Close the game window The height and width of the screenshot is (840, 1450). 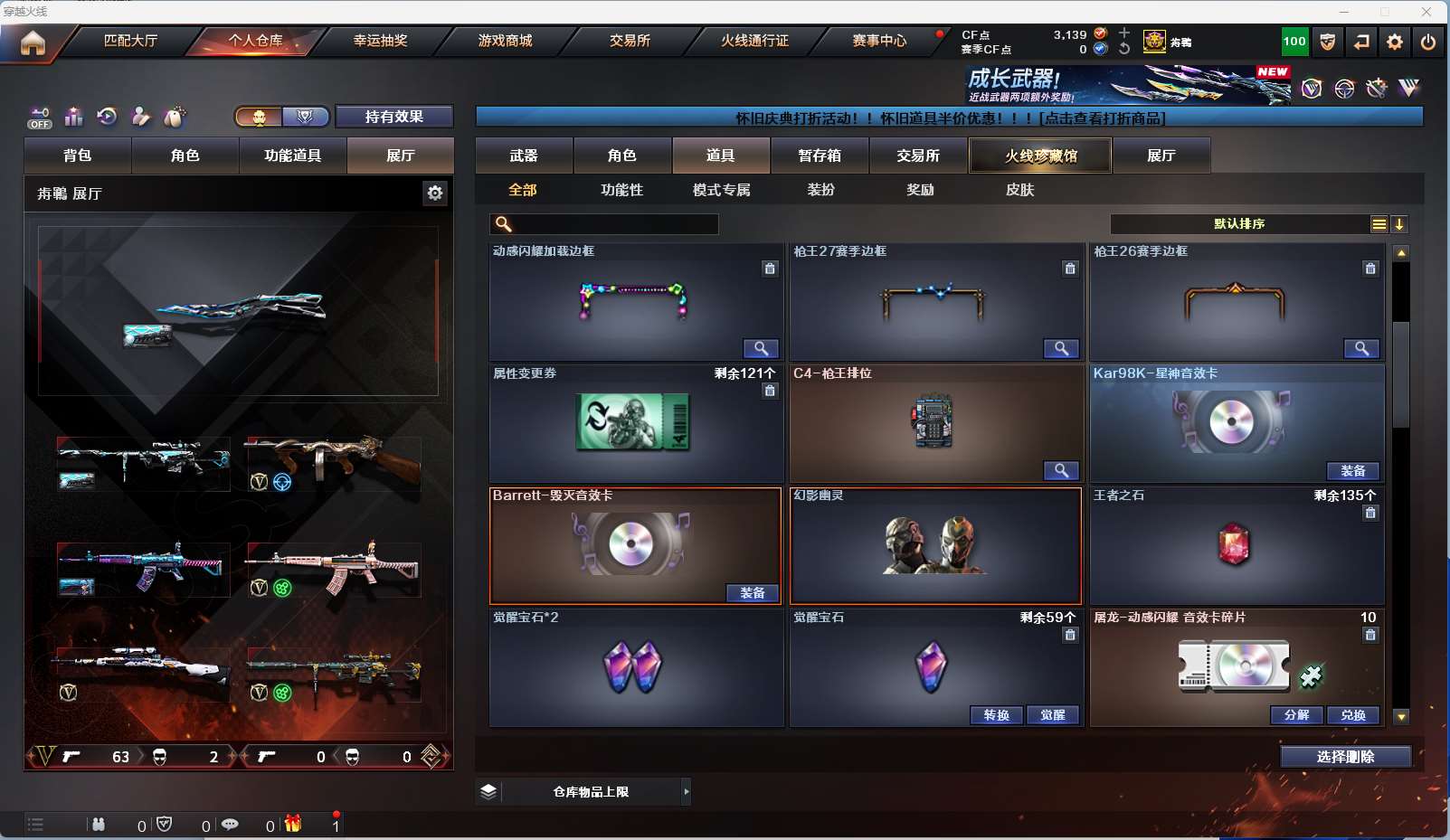(1426, 12)
